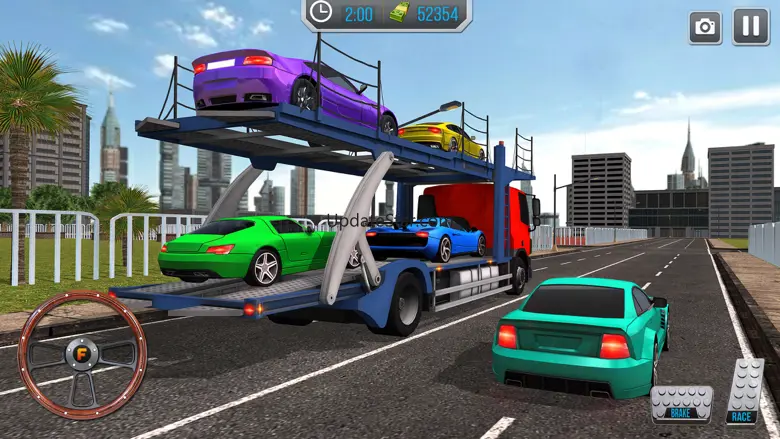The image size is (780, 439).
Task: Switch view with the camera button
Action: (x=705, y=27)
